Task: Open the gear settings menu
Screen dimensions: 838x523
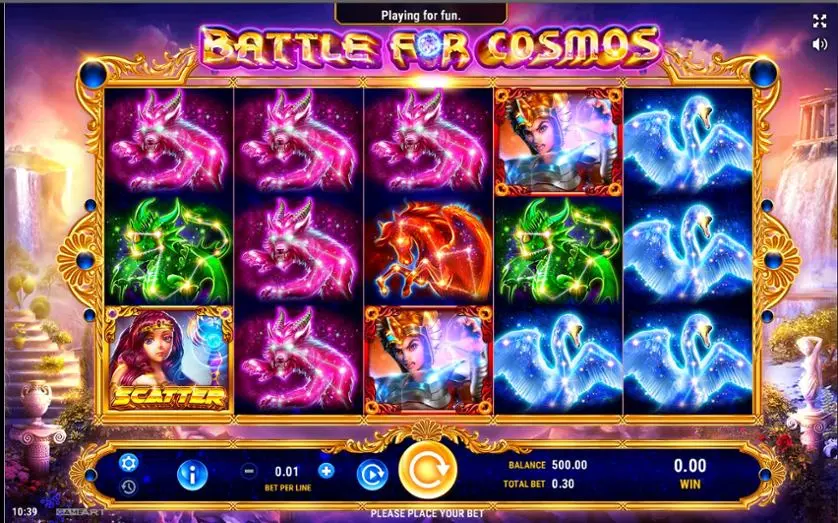Action: [x=128, y=462]
